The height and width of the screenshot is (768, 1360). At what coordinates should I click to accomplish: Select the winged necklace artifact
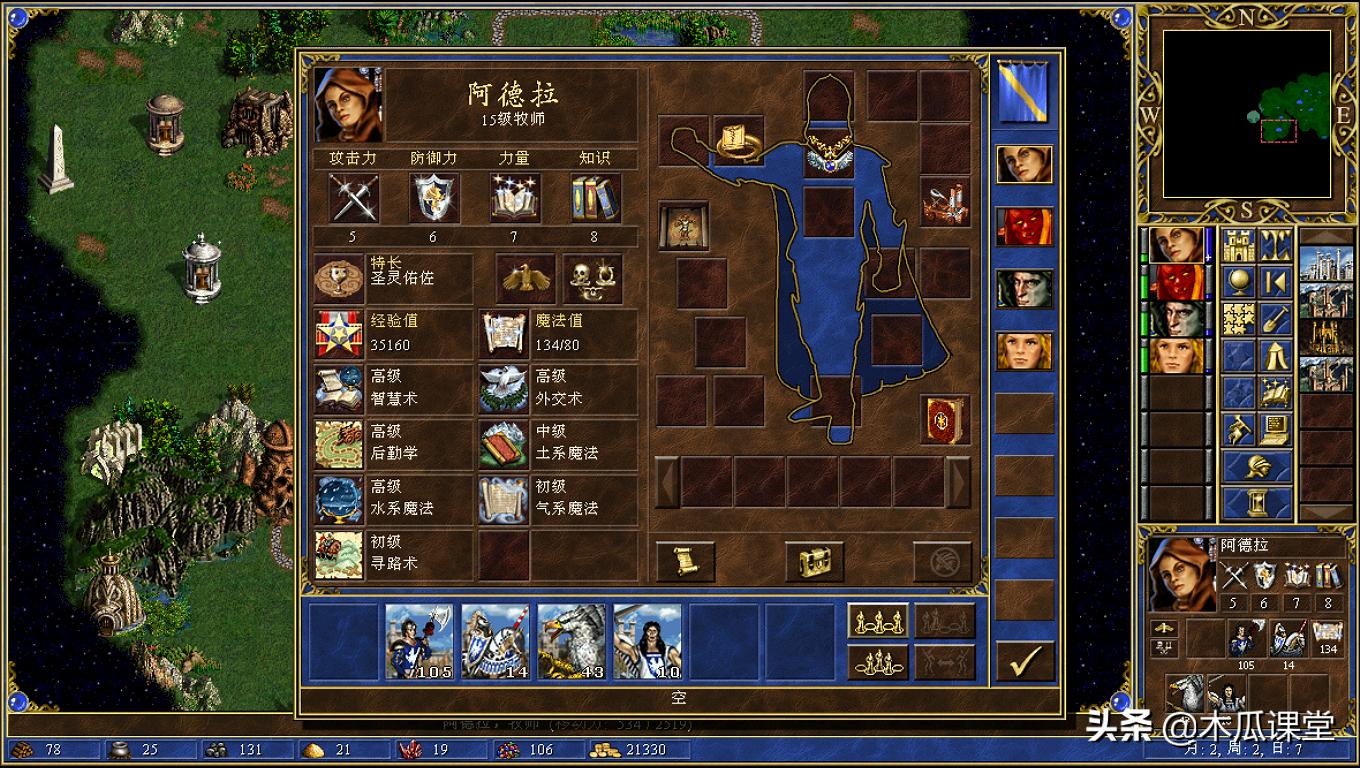829,156
